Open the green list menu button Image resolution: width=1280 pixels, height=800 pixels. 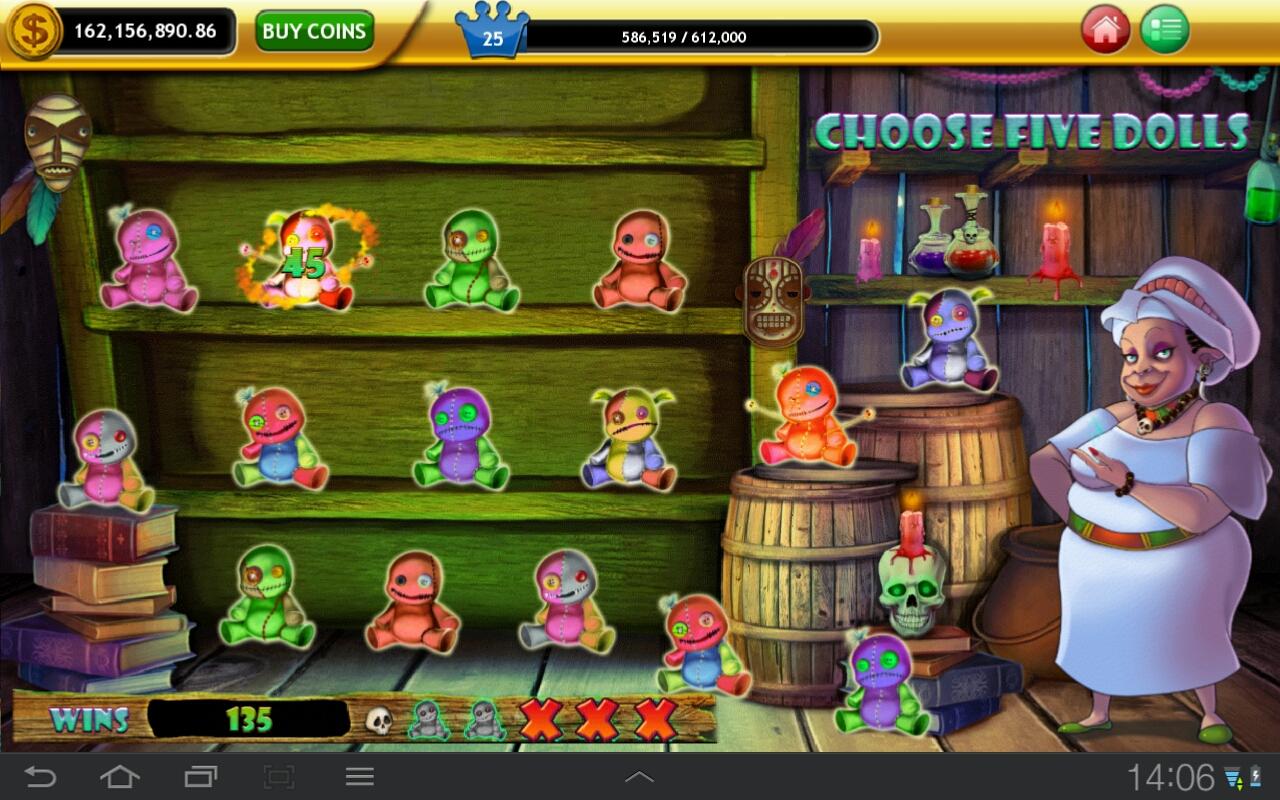click(1165, 30)
